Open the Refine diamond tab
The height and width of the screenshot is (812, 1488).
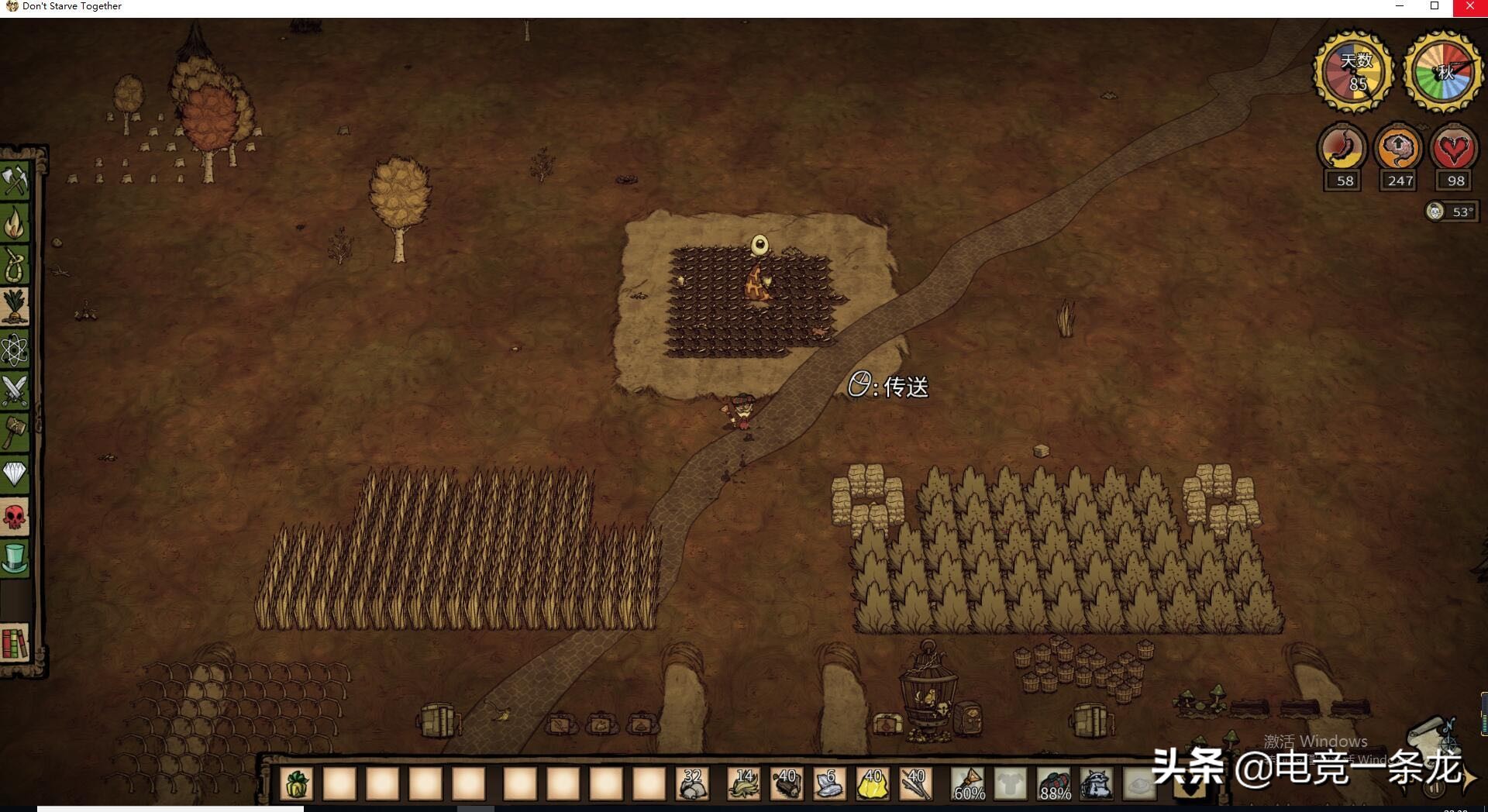click(15, 473)
